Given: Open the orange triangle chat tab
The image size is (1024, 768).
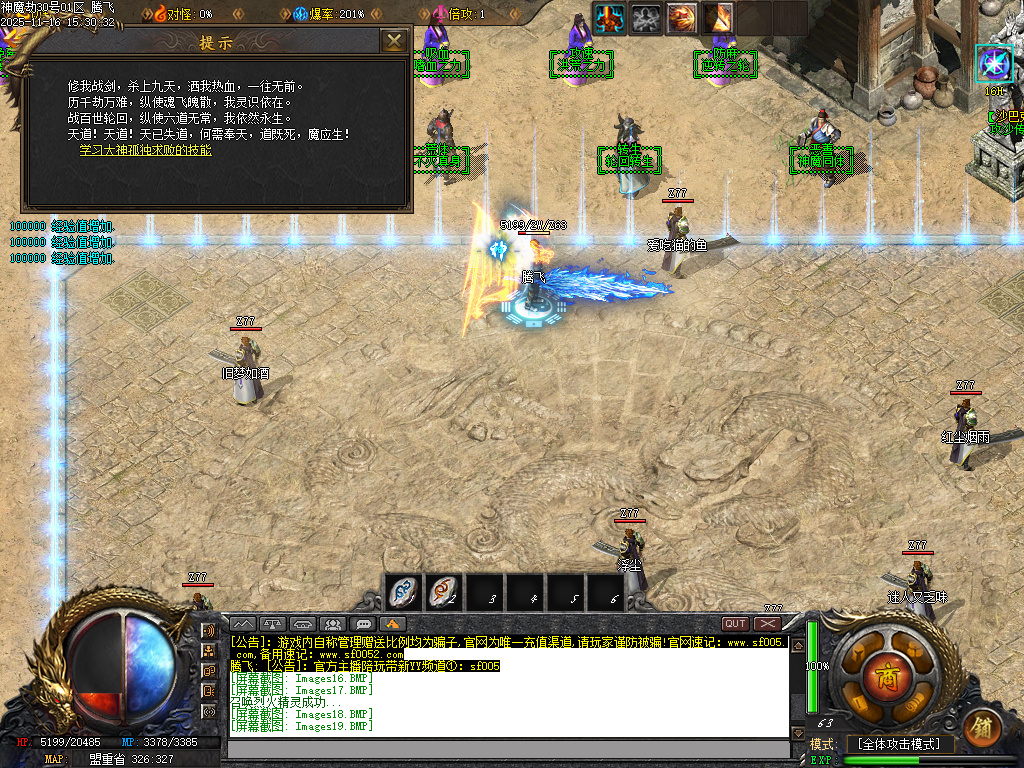Looking at the screenshot, I should coord(394,624).
